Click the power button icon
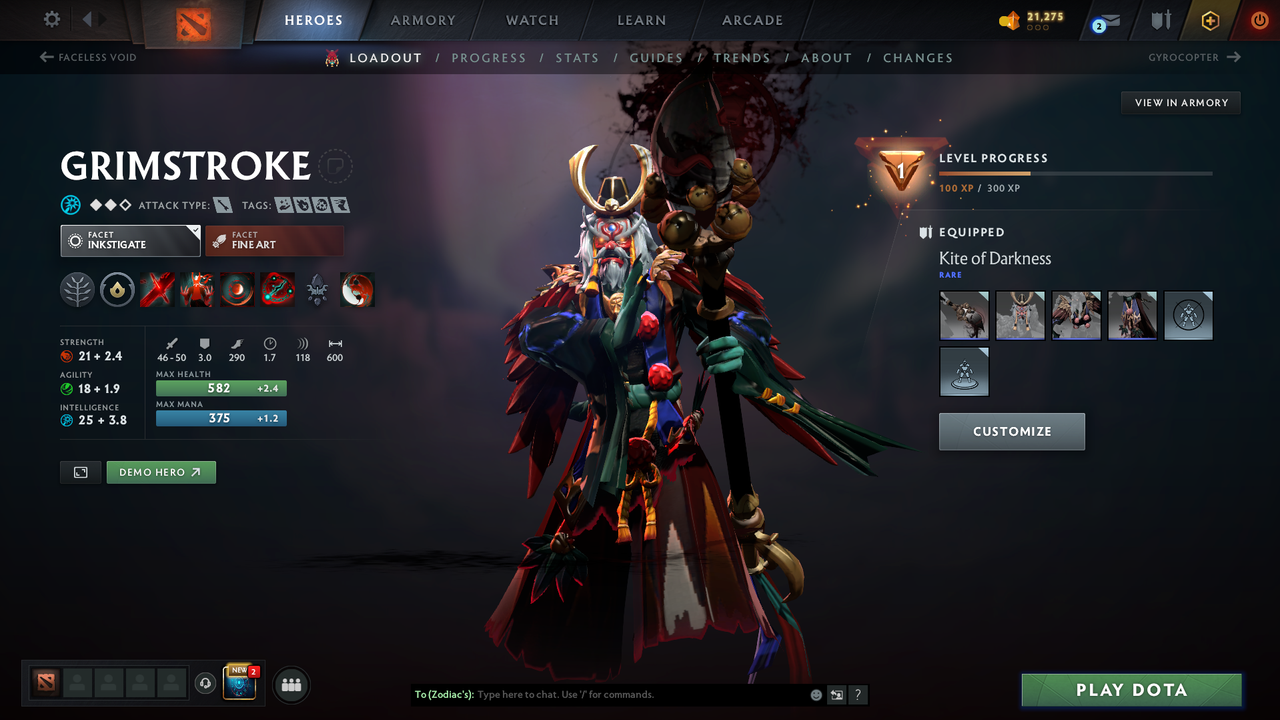The width and height of the screenshot is (1280, 720). pyautogui.click(x=1259, y=20)
